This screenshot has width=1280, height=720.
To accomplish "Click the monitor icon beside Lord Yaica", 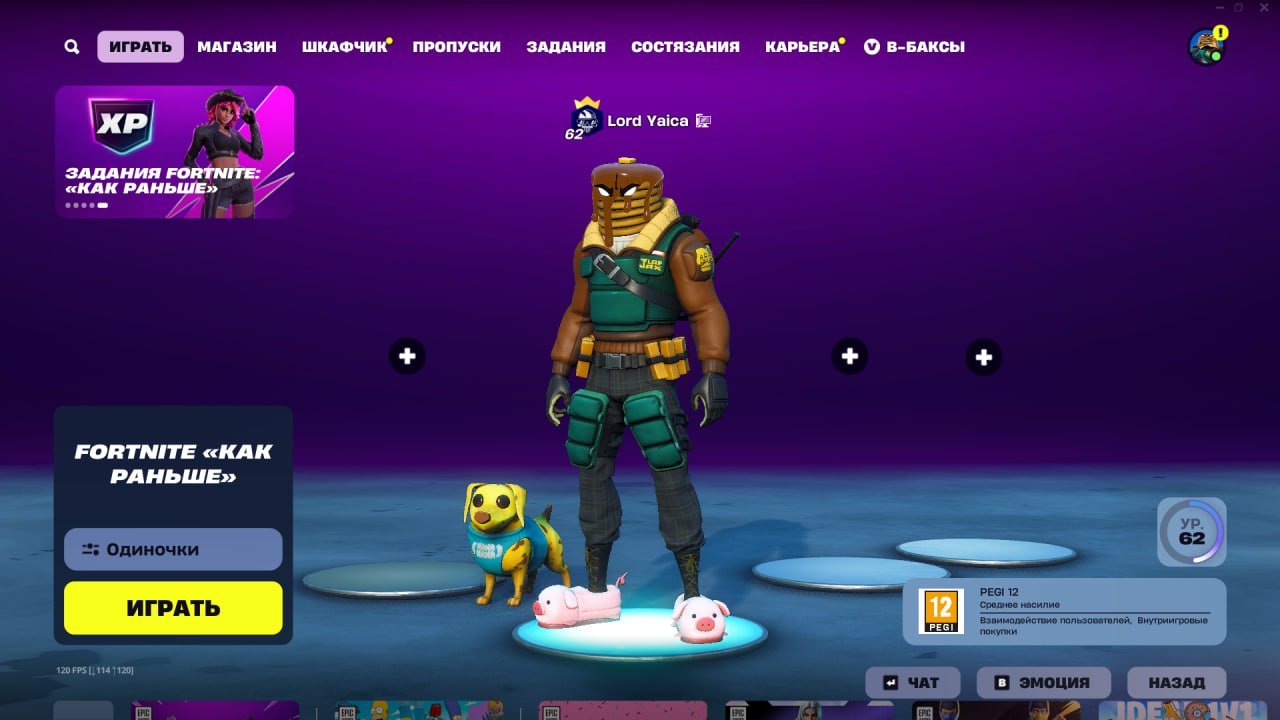I will (x=701, y=120).
